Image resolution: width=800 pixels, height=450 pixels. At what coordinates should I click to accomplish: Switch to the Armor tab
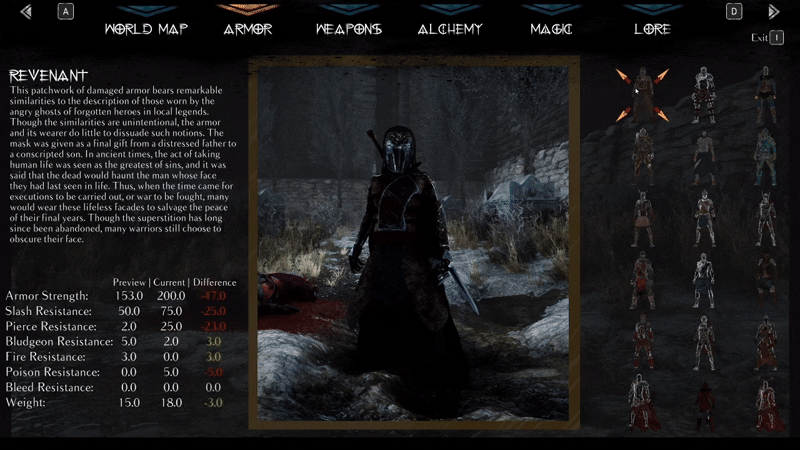(x=248, y=29)
